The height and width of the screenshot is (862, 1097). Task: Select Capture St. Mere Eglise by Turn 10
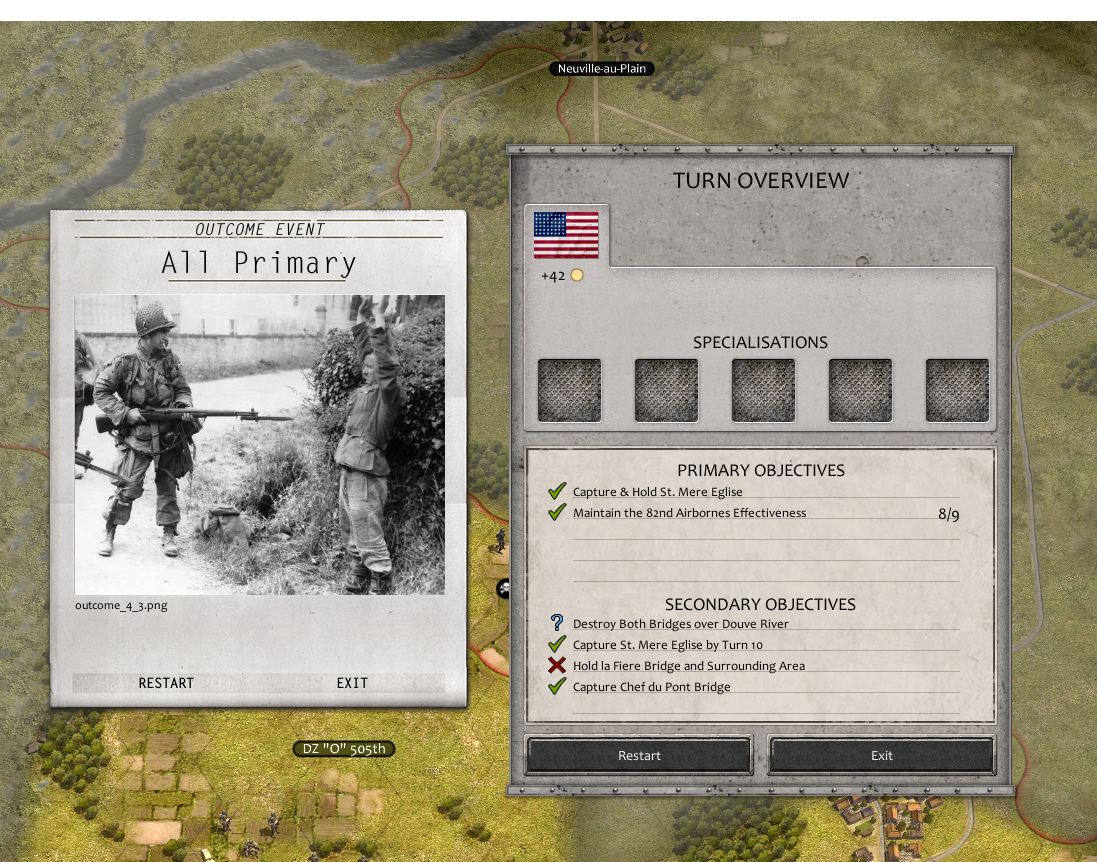click(x=667, y=645)
